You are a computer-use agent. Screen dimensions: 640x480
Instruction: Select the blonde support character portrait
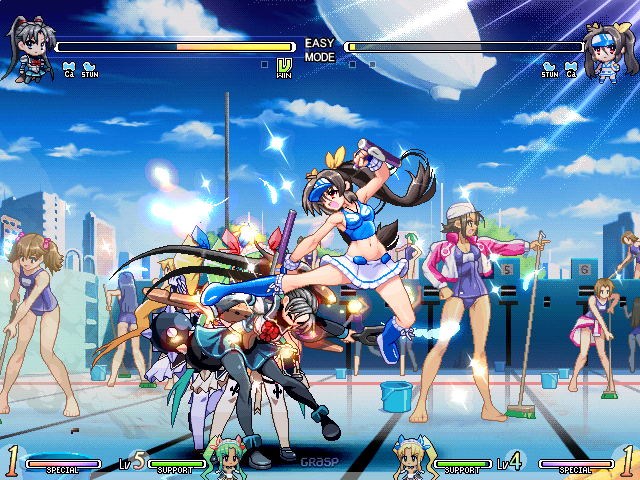(x=414, y=456)
